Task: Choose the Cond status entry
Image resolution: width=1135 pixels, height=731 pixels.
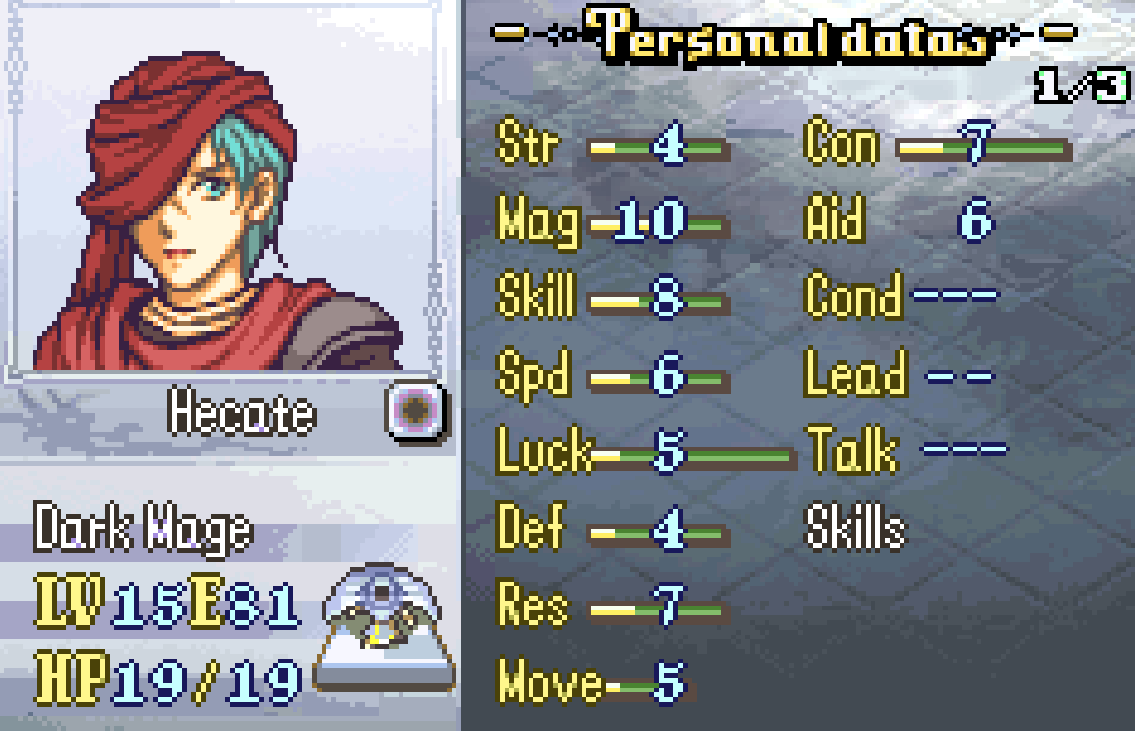Action: tap(853, 298)
